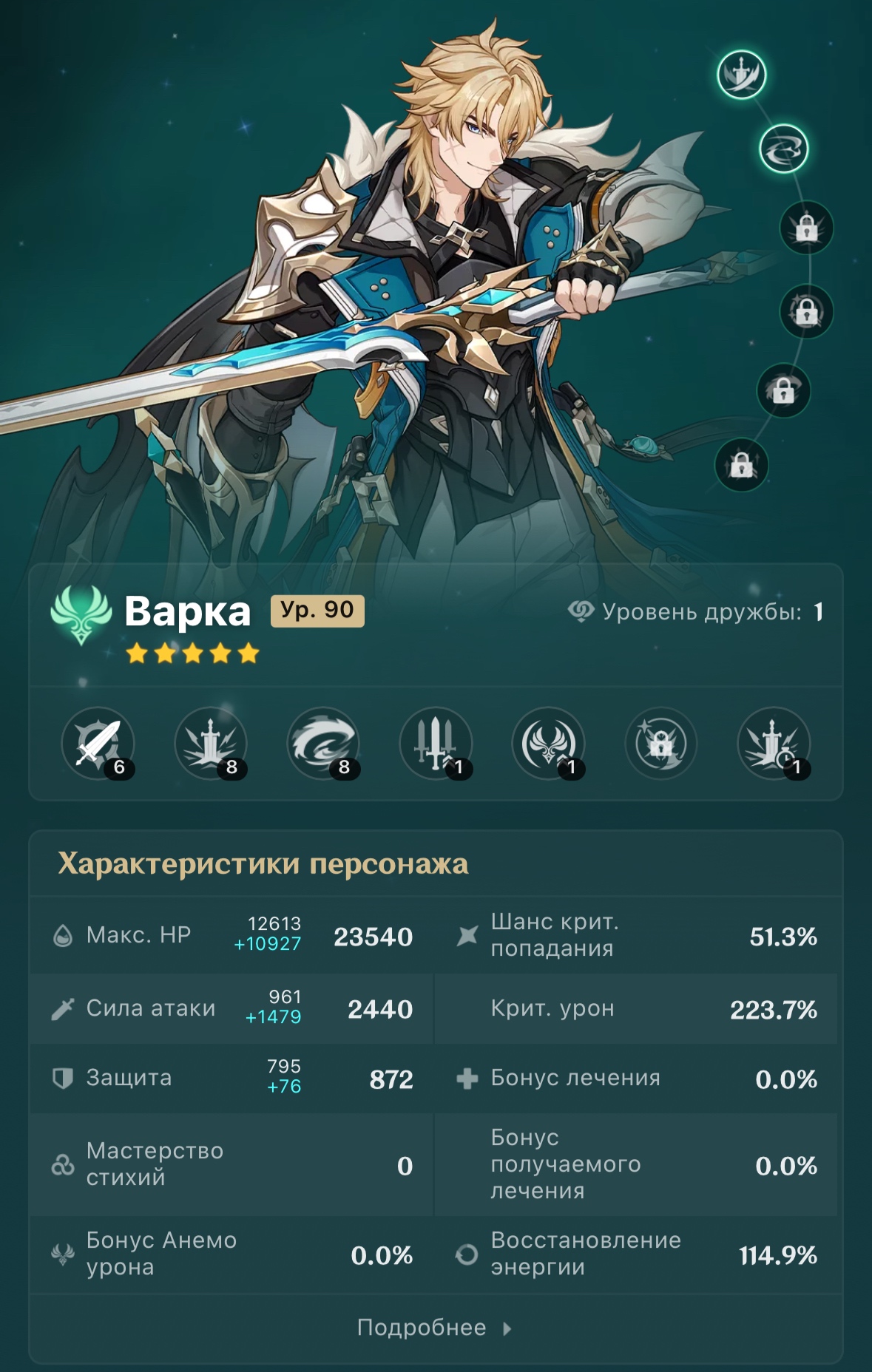The image size is (872, 1372).
Task: Expand details with the Подробнее link
Action: (434, 1328)
